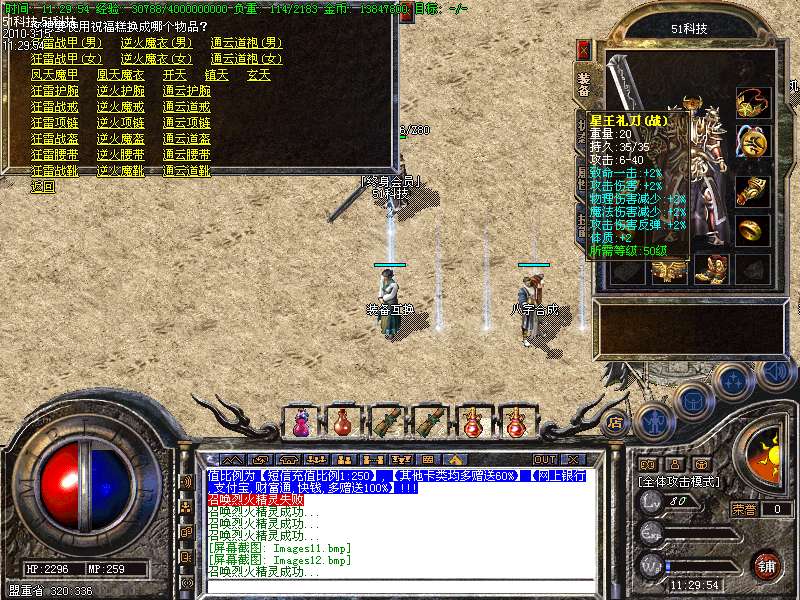The width and height of the screenshot is (800, 600).
Task: Select 逆火魔戒 ring from the list
Action: click(x=120, y=106)
